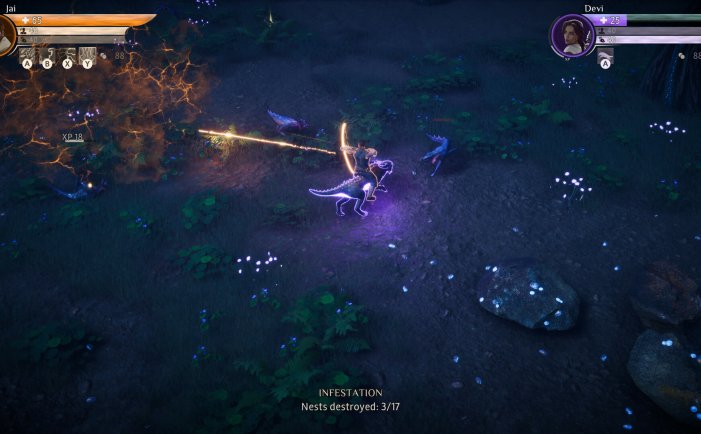Image resolution: width=701 pixels, height=434 pixels.
Task: Activate Devi's ability icon labeled A
Action: [605, 58]
